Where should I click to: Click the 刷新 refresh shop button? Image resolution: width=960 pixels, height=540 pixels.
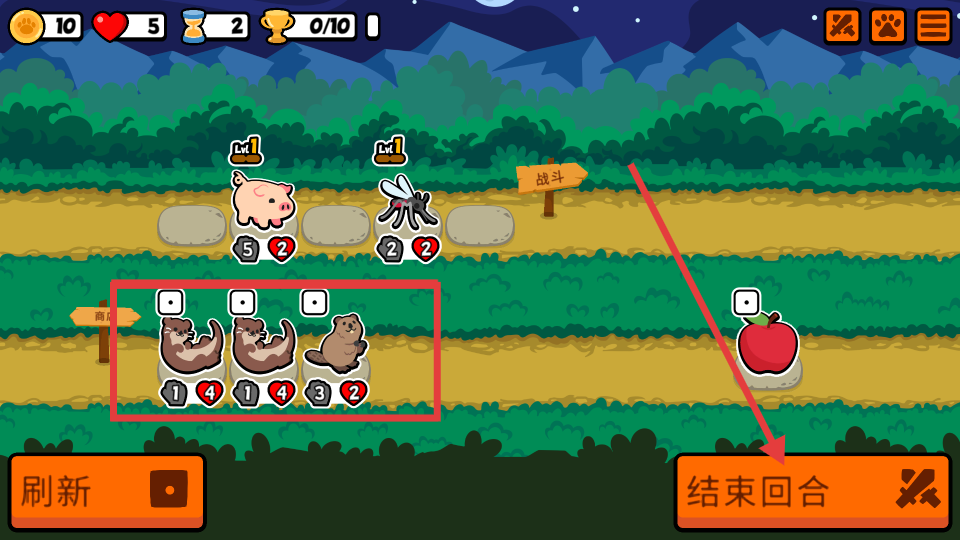point(107,491)
